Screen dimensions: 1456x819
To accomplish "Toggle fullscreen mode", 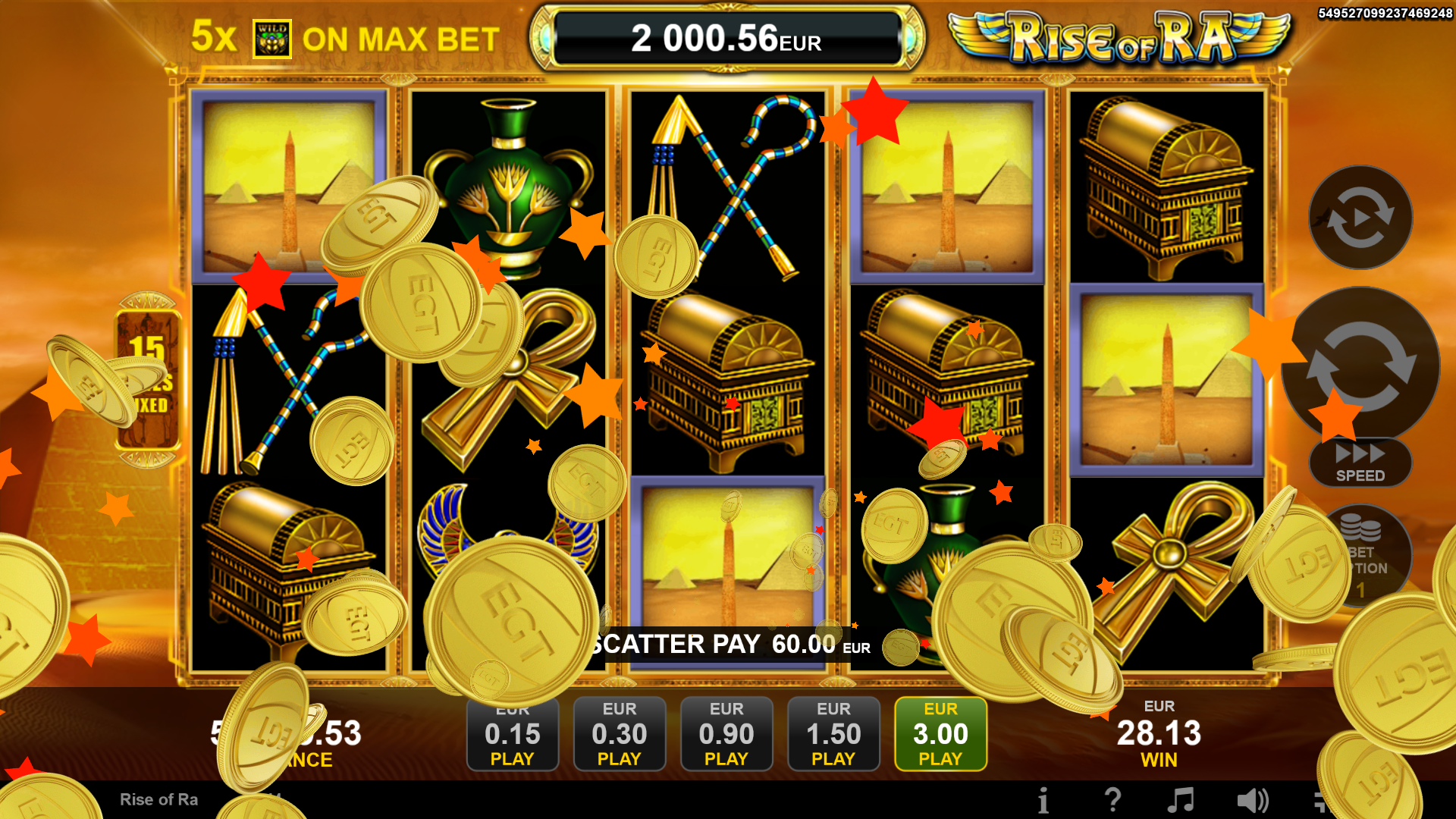I will 1323,799.
